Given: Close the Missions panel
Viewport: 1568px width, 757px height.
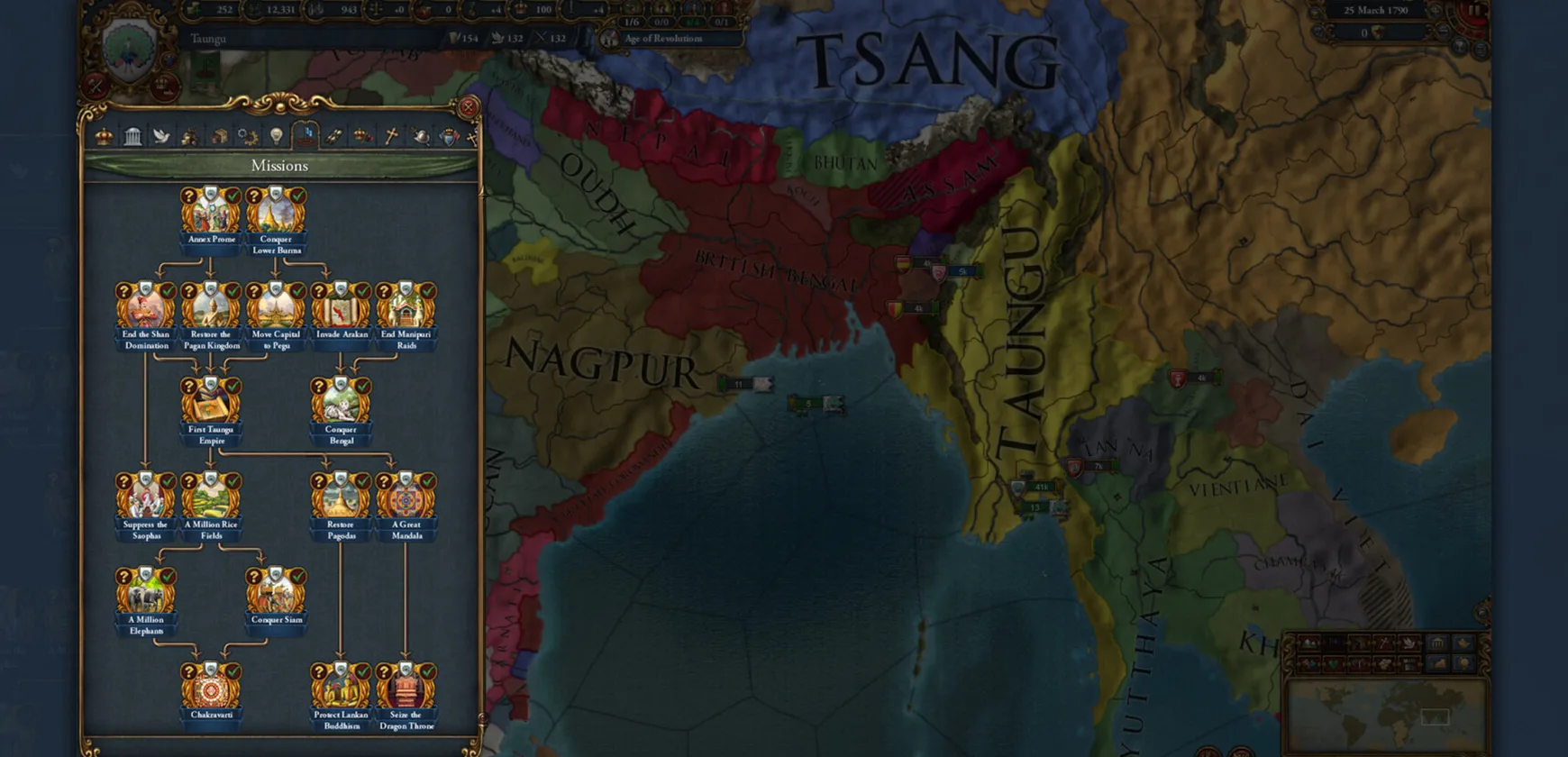Looking at the screenshot, I should [468, 108].
